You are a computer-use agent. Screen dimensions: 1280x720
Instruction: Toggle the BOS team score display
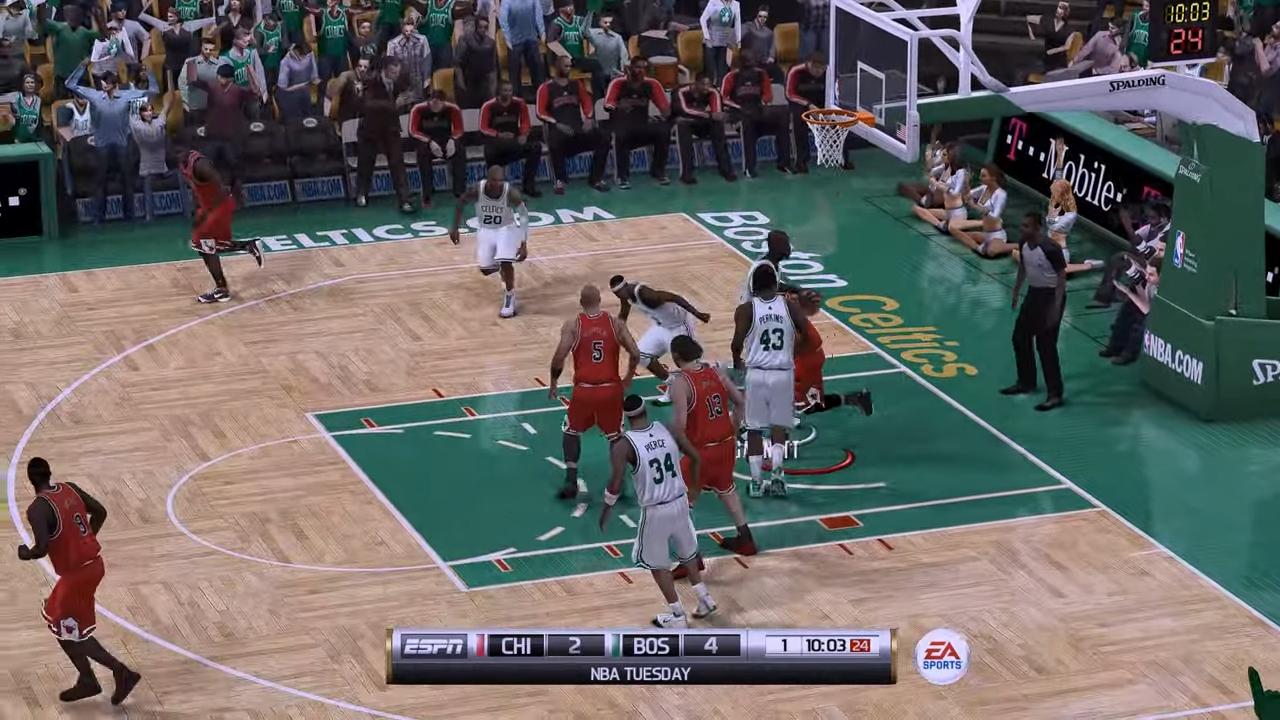point(710,646)
